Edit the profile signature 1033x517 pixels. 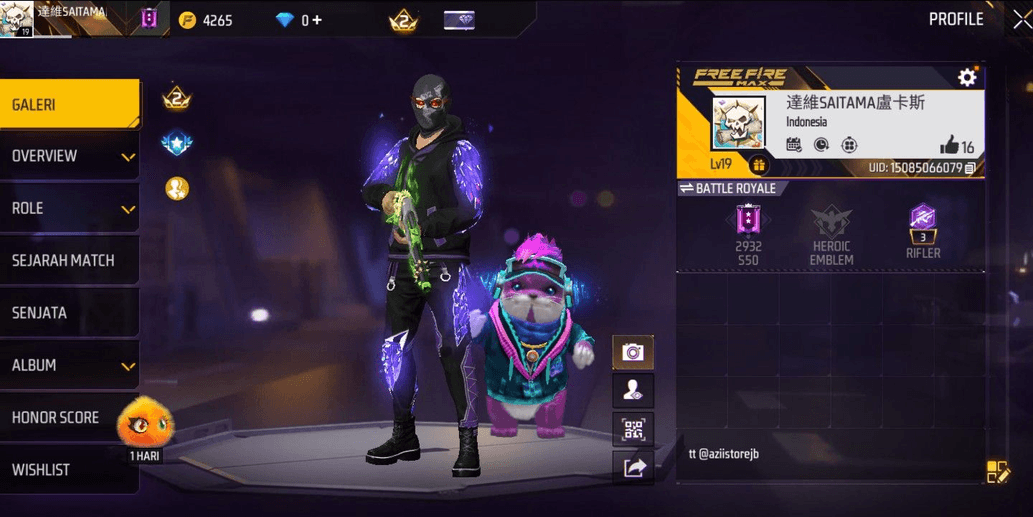(997, 472)
